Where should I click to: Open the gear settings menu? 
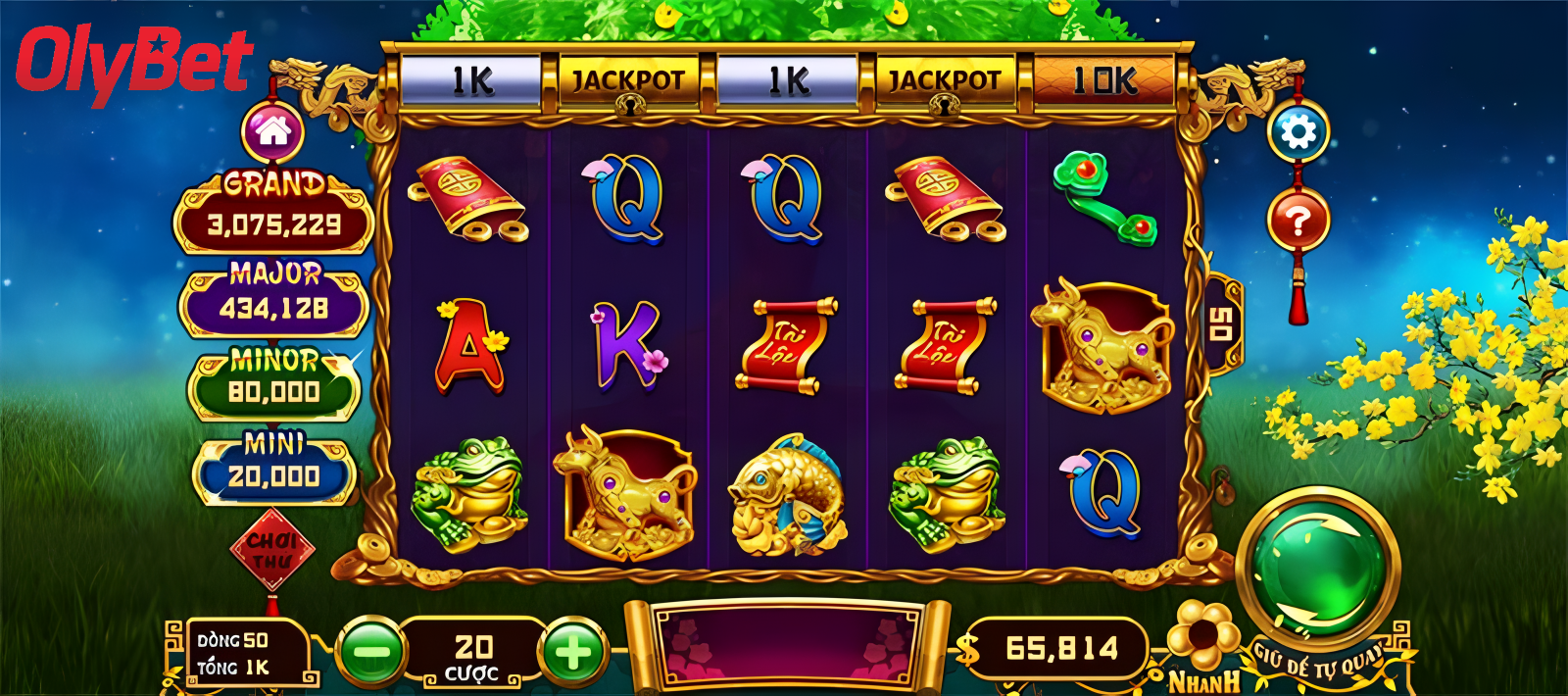pyautogui.click(x=1298, y=131)
